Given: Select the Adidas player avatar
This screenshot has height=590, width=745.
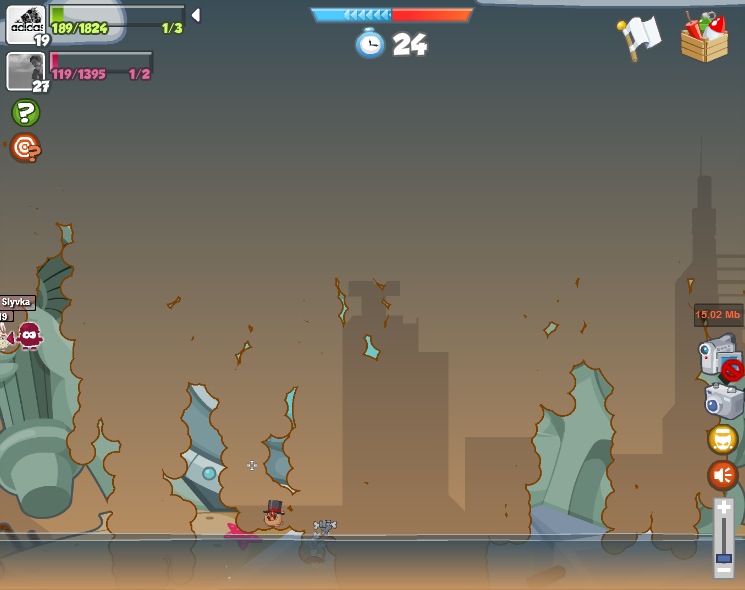Looking at the screenshot, I should 25,24.
